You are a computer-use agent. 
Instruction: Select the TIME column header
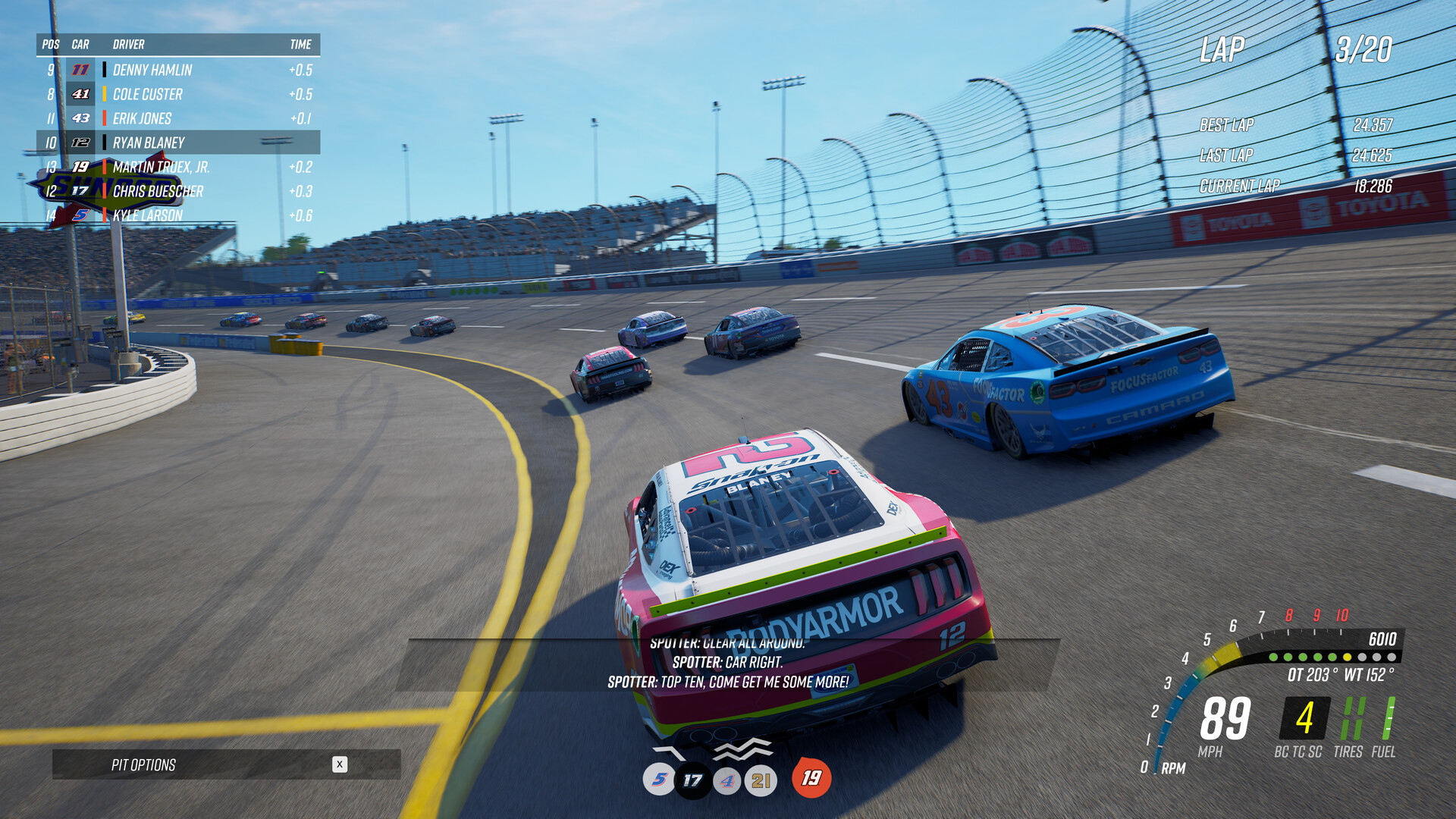[300, 44]
